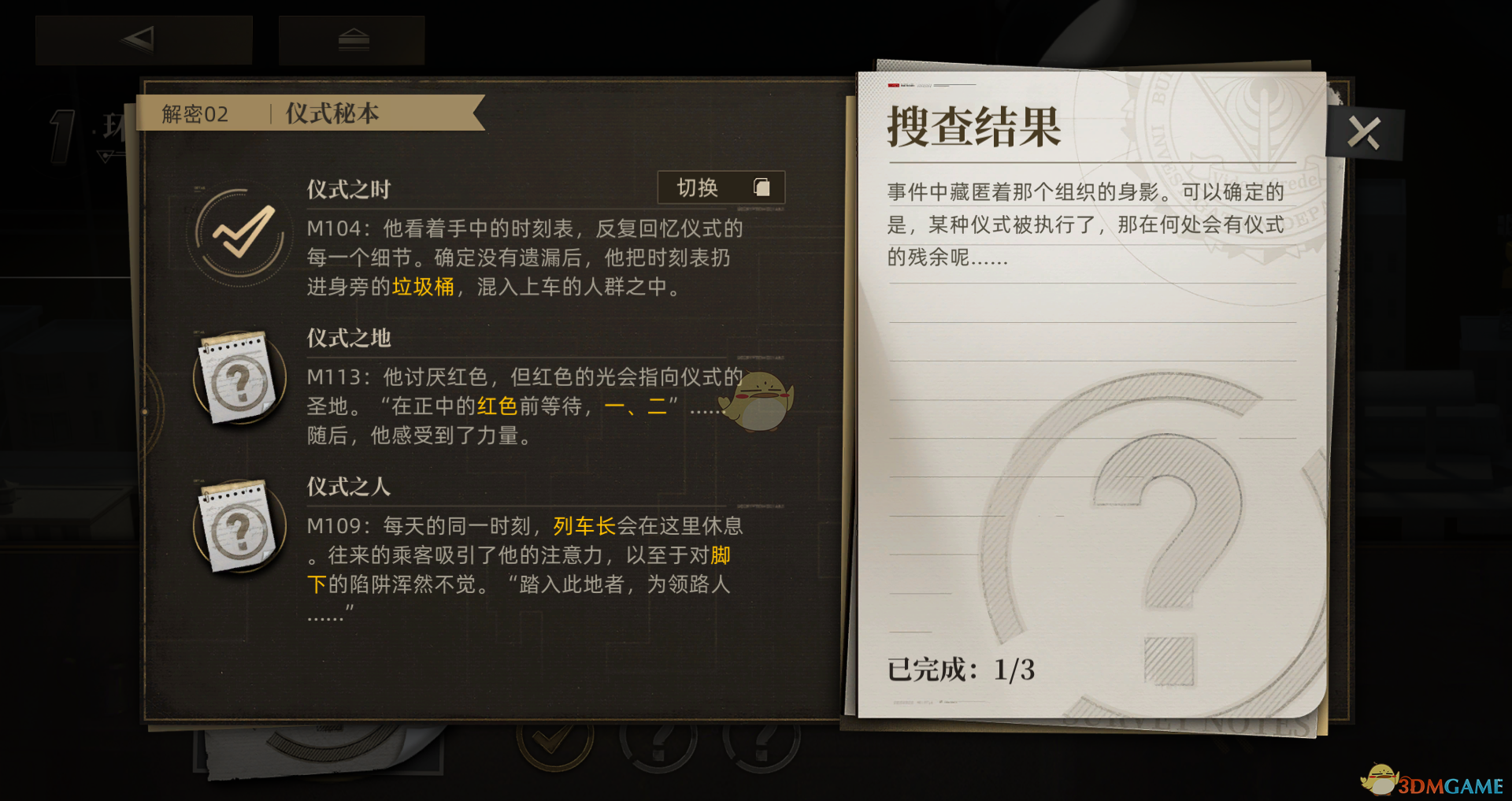Switch to the 仪式秘本 puzzle tab header
The image size is (1512, 801).
coord(331,113)
